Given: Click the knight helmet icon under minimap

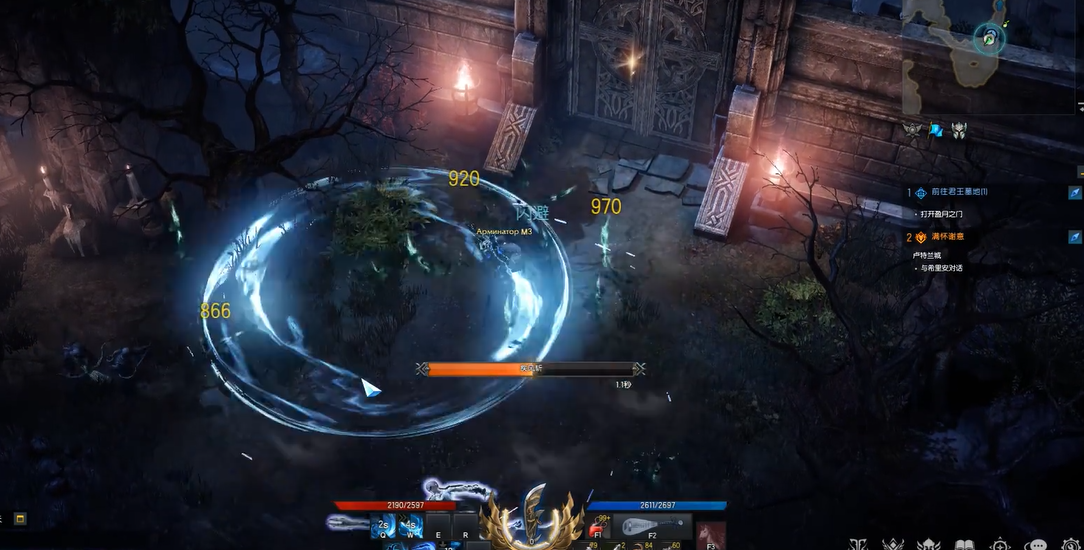Looking at the screenshot, I should click(x=958, y=130).
